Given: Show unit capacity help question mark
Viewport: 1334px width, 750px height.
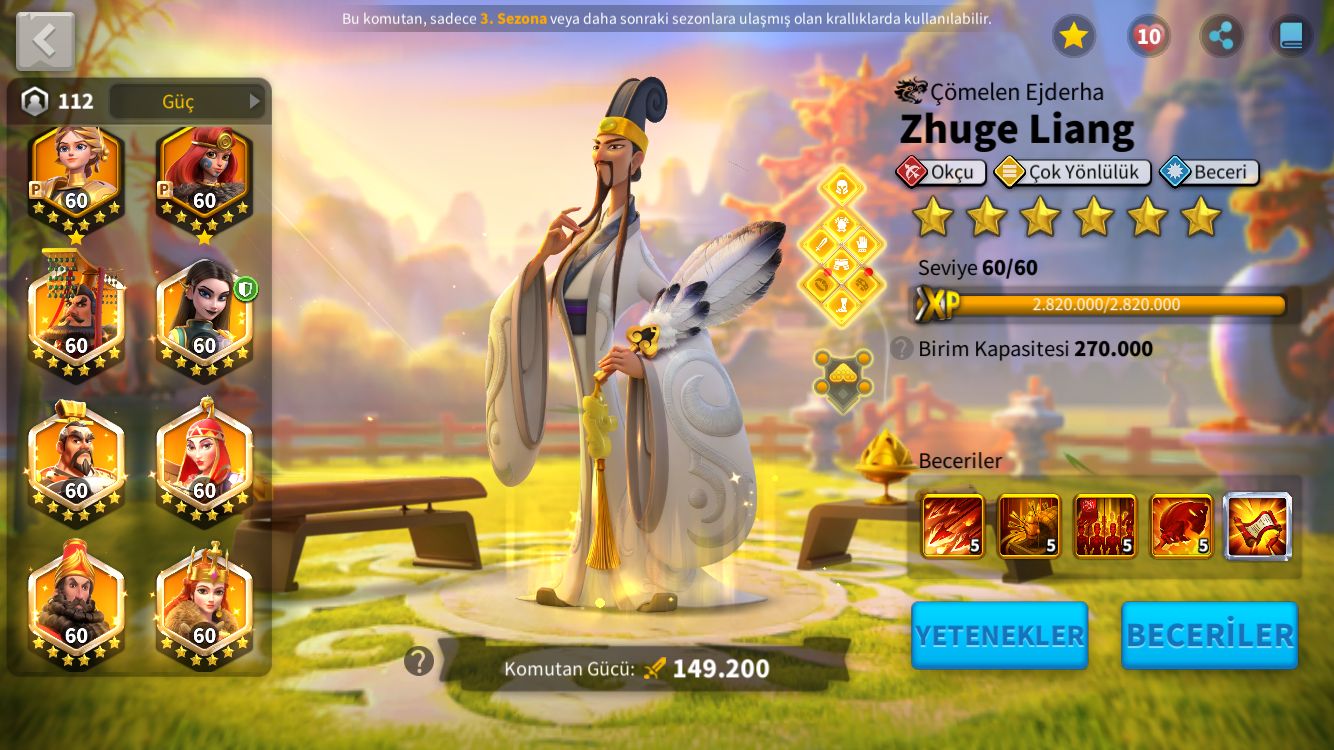Looking at the screenshot, I should tap(902, 348).
